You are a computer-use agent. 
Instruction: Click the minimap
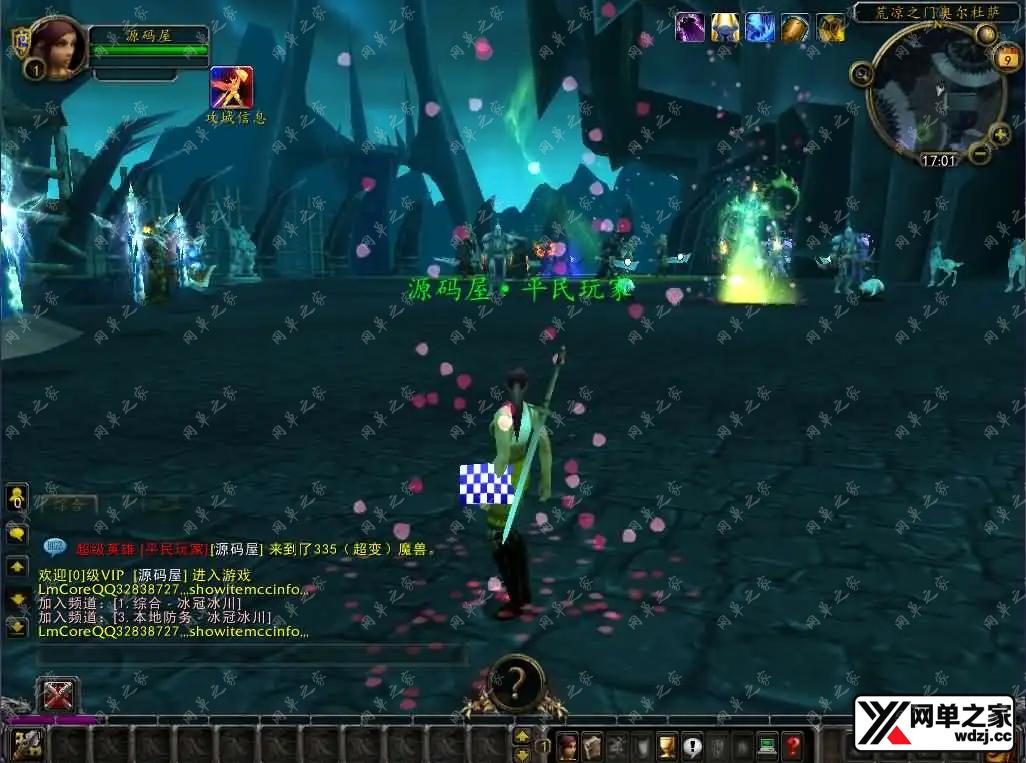coord(935,96)
